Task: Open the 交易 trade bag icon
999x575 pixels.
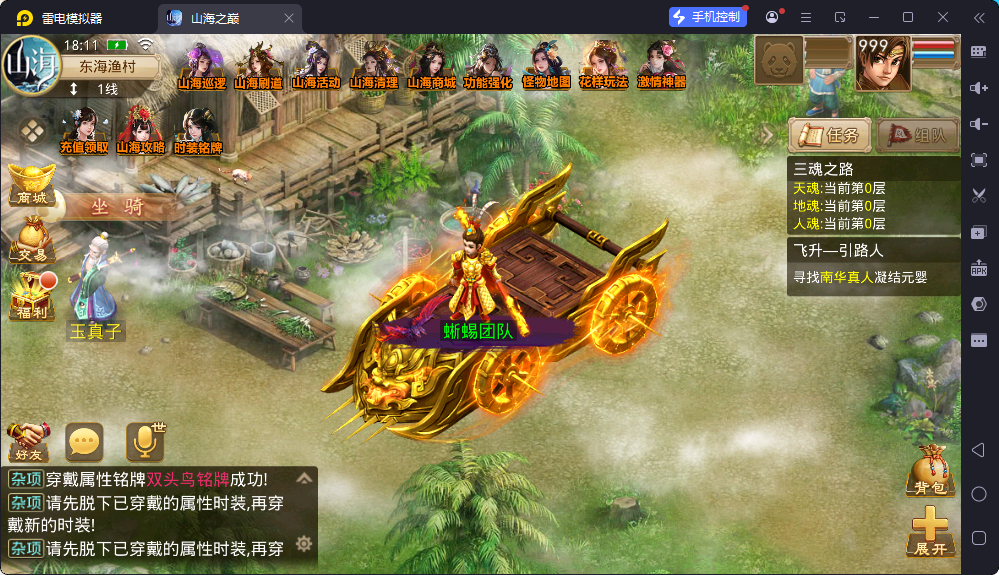Action: 32,240
